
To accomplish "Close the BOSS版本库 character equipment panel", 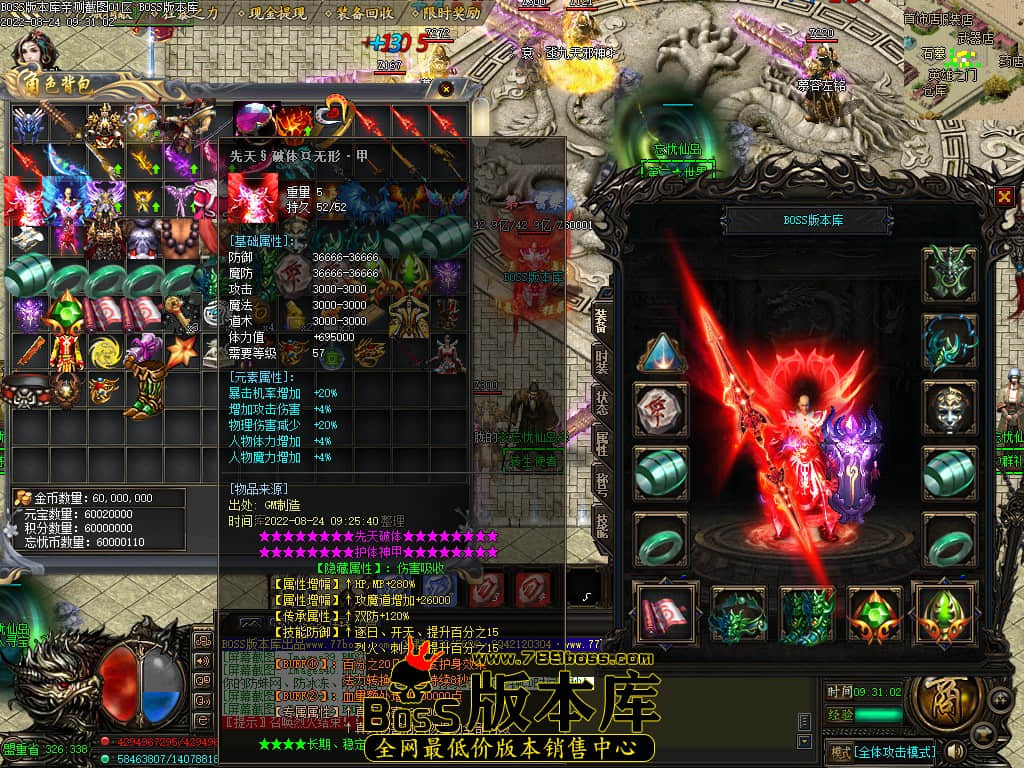I will pyautogui.click(x=1003, y=196).
